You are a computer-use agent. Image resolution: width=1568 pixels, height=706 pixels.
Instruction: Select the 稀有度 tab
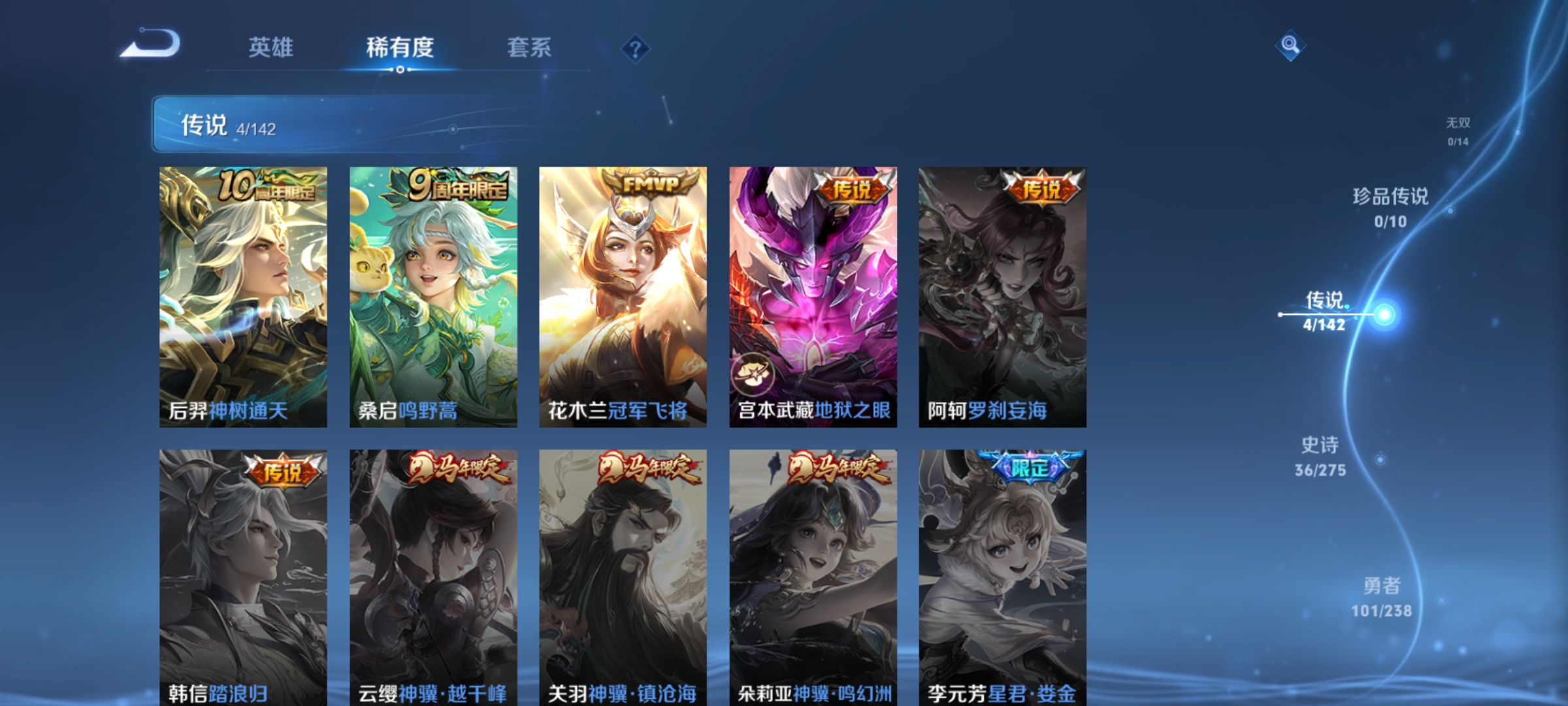(399, 48)
